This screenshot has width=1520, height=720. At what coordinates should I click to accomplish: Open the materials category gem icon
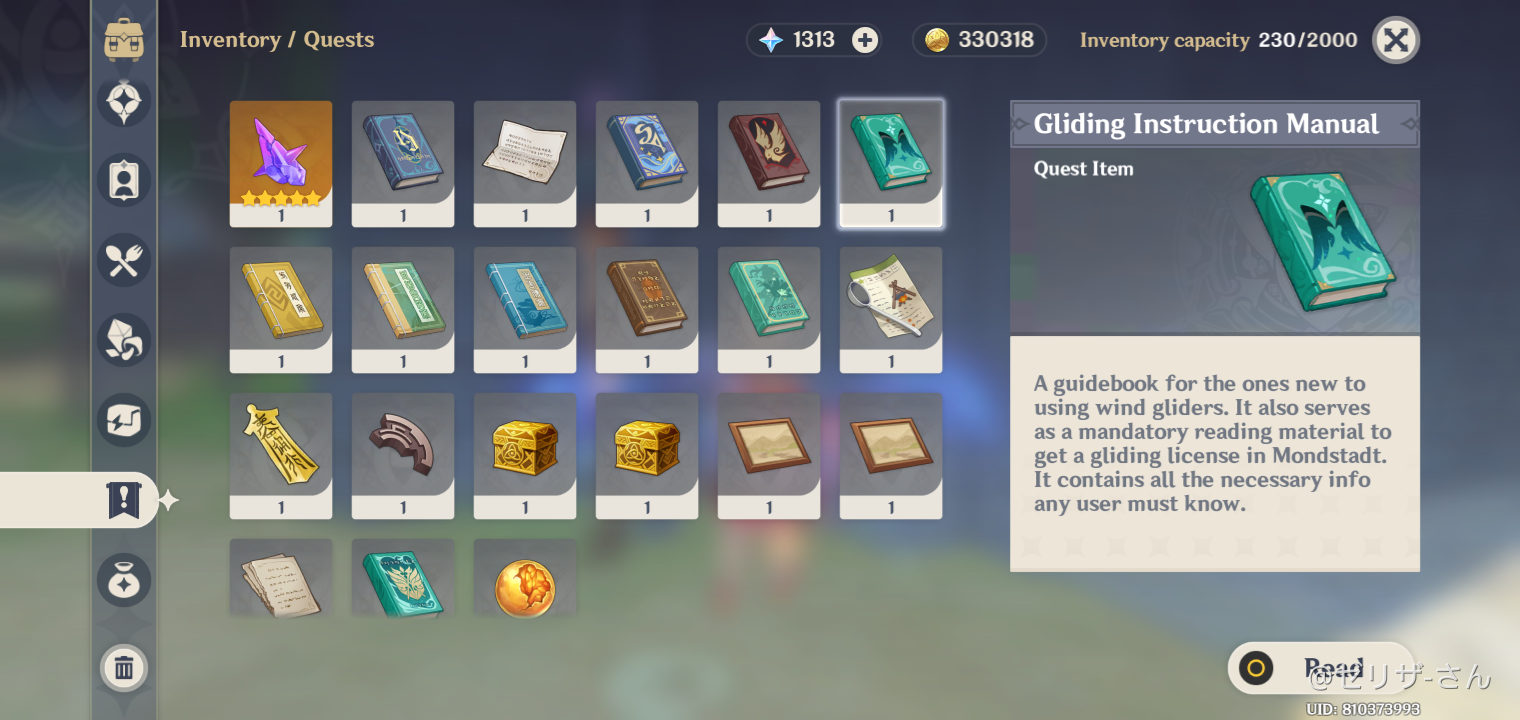123,340
